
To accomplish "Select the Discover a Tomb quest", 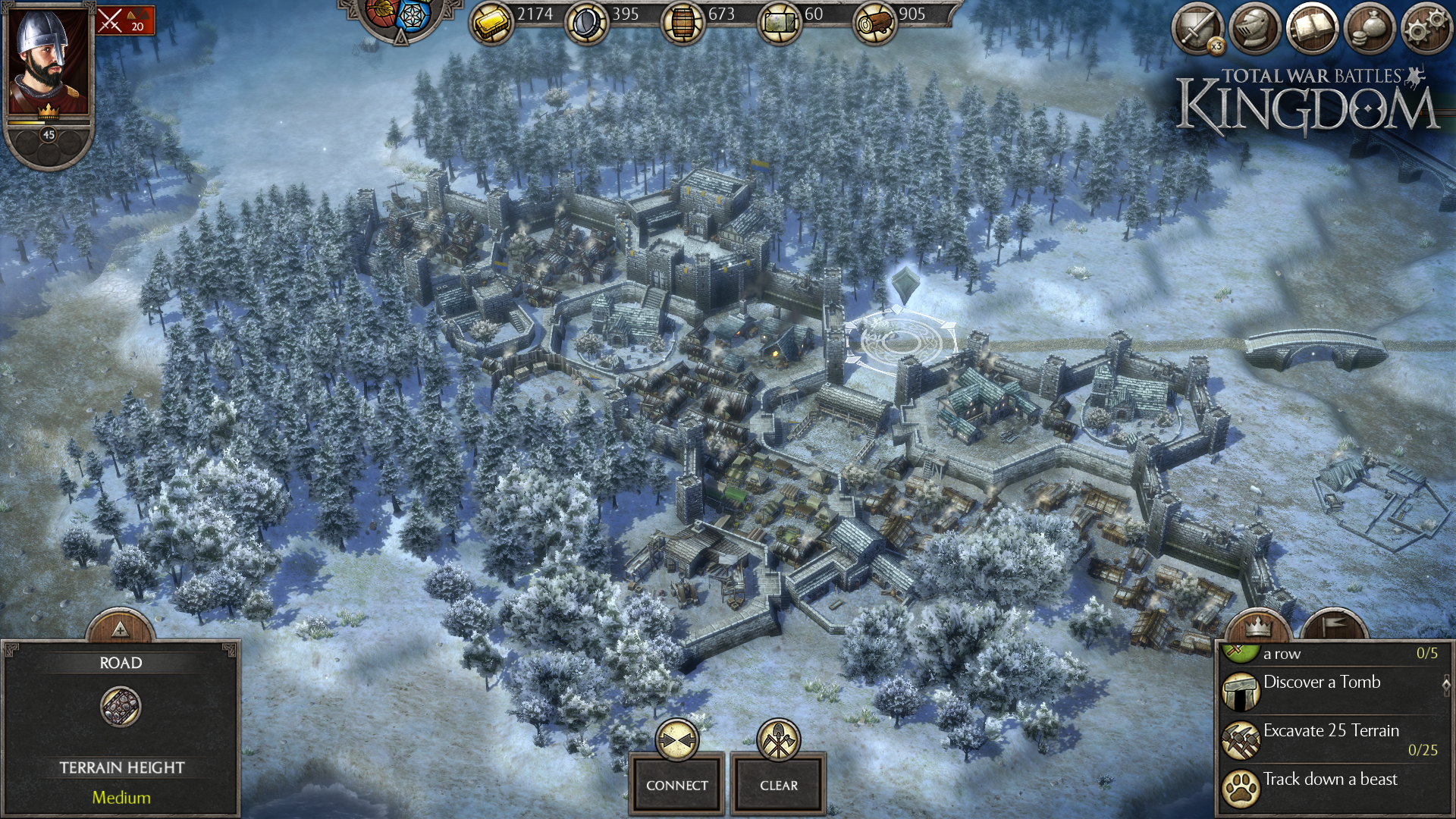I will point(1322,682).
